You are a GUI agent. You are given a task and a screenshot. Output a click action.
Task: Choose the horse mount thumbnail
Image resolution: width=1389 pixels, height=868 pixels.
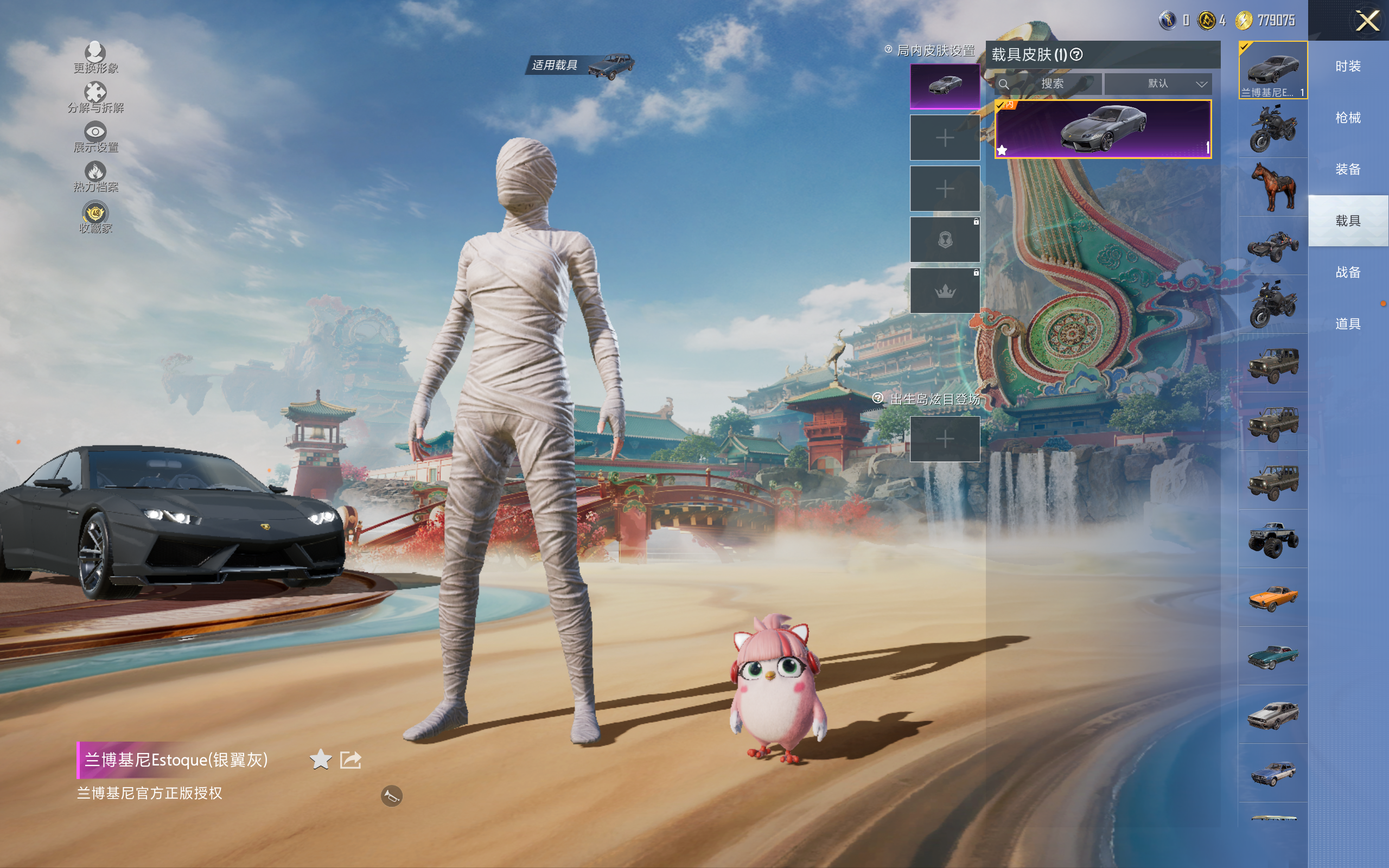pos(1273,187)
